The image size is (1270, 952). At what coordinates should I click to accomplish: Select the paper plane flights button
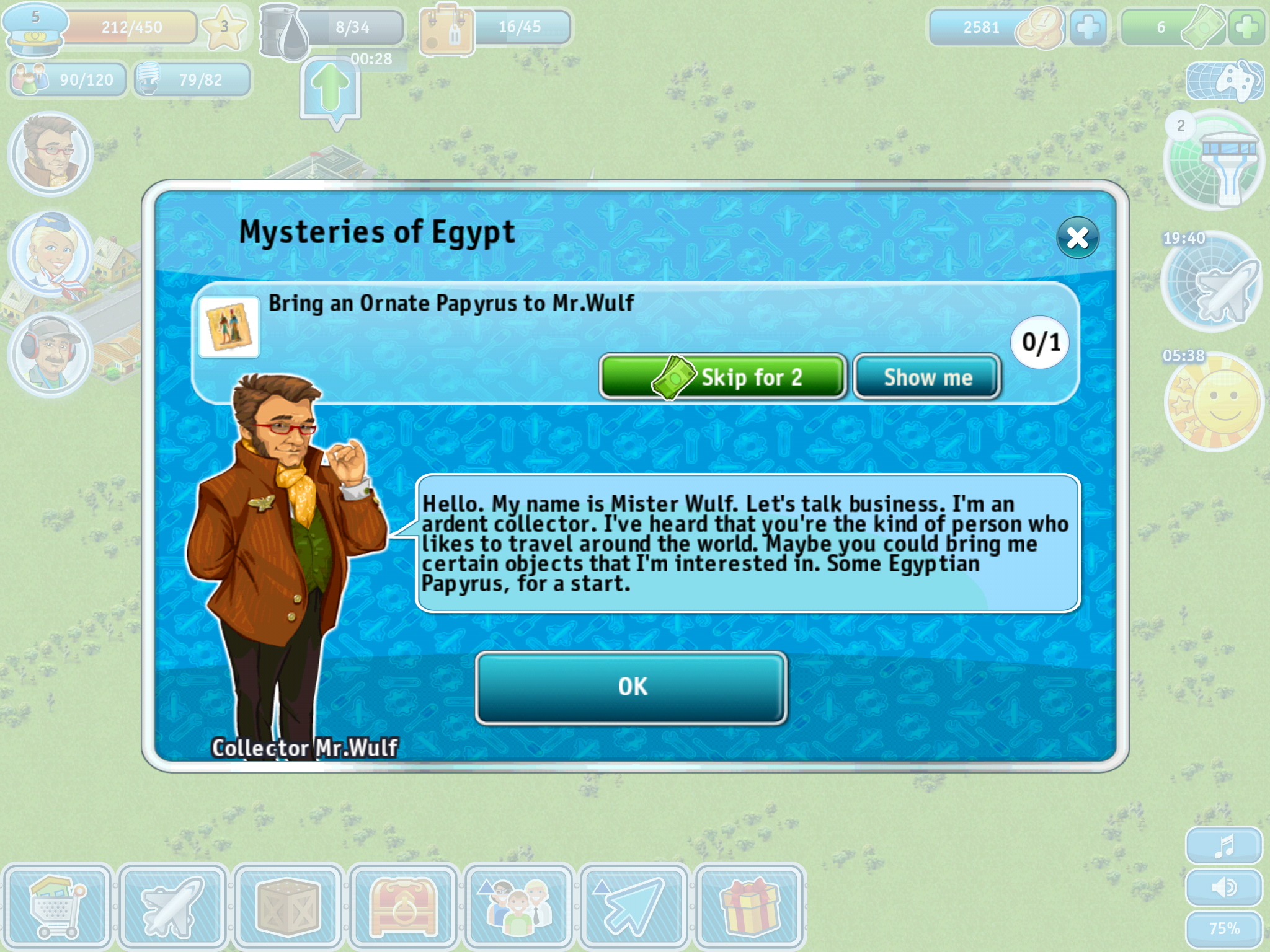tap(633, 907)
